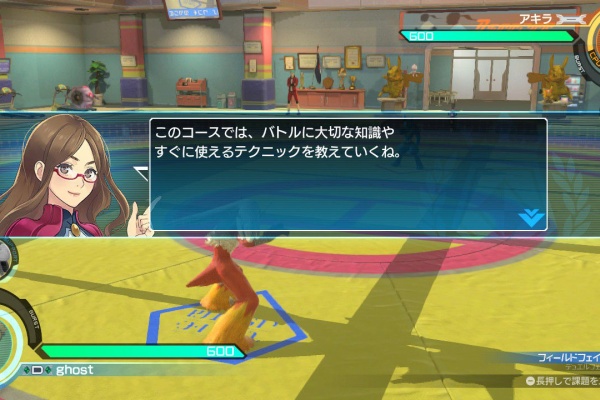Advance dialogue with the blue chevron arrow

pos(531,216)
